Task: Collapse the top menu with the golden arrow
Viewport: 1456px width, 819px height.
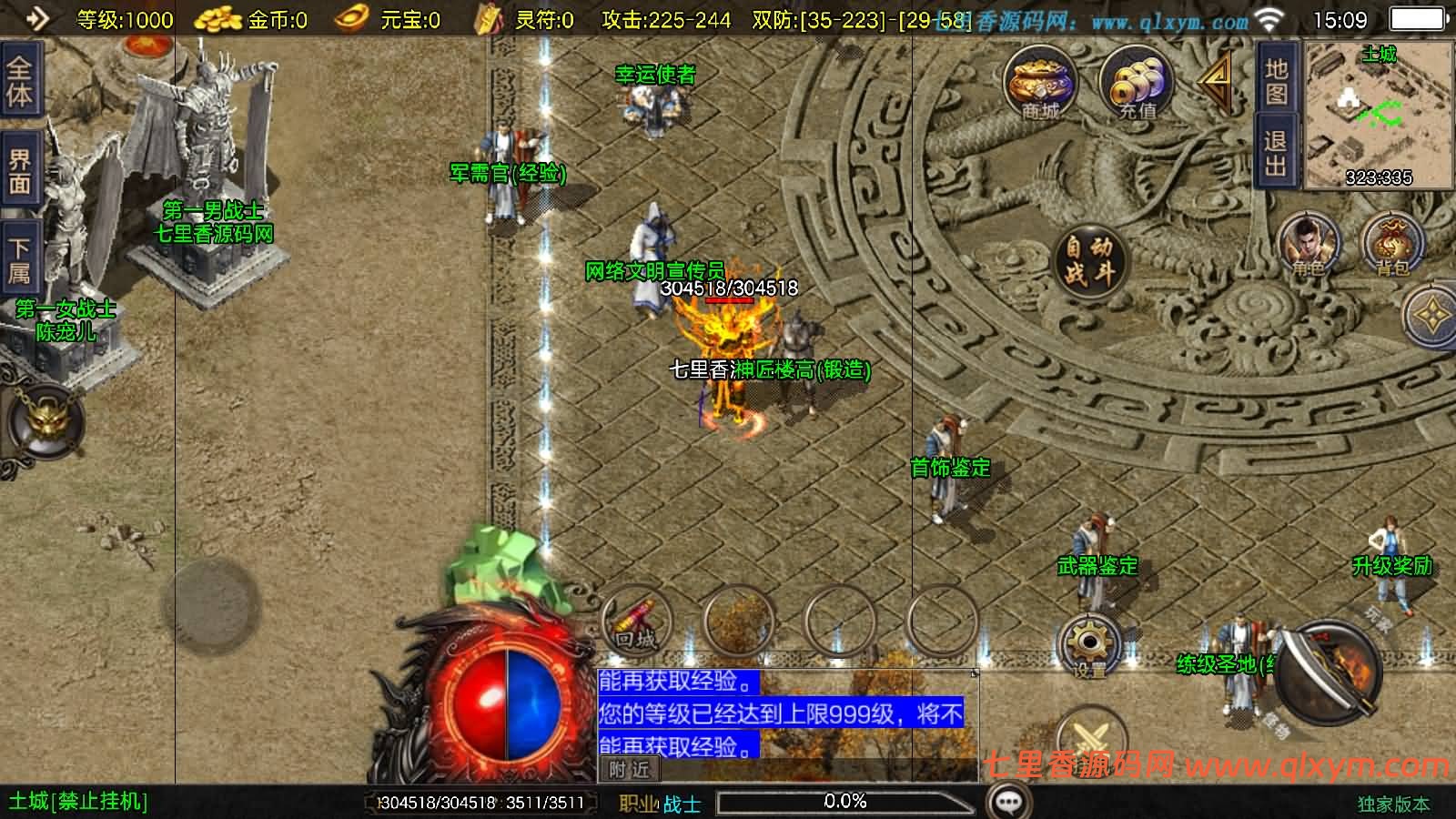Action: (1215, 80)
